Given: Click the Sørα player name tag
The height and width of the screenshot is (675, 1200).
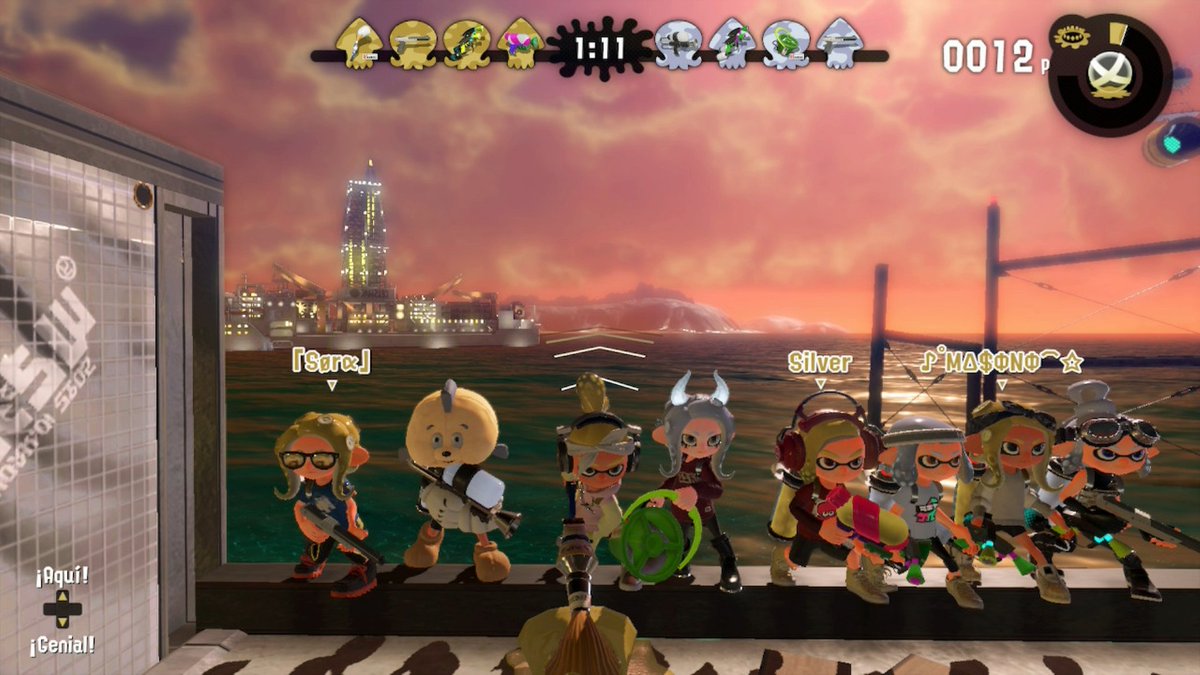Looking at the screenshot, I should pos(331,361).
